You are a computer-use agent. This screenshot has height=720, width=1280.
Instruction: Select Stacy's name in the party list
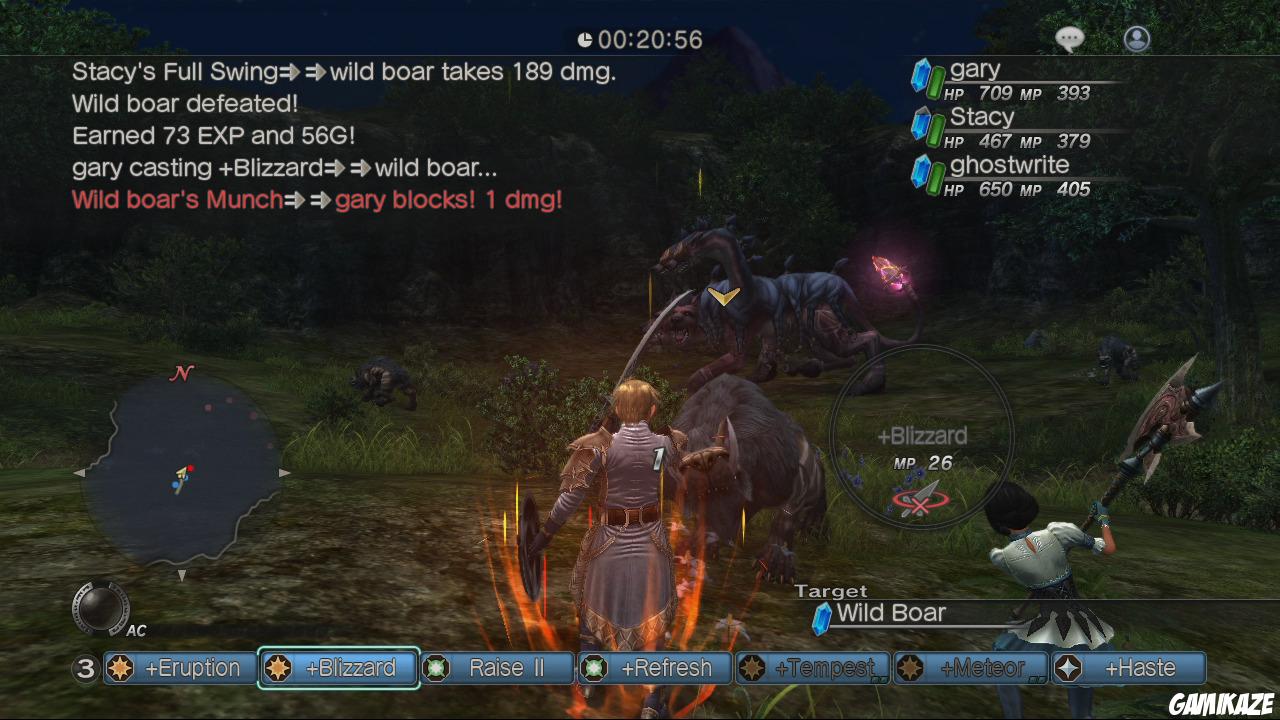983,116
